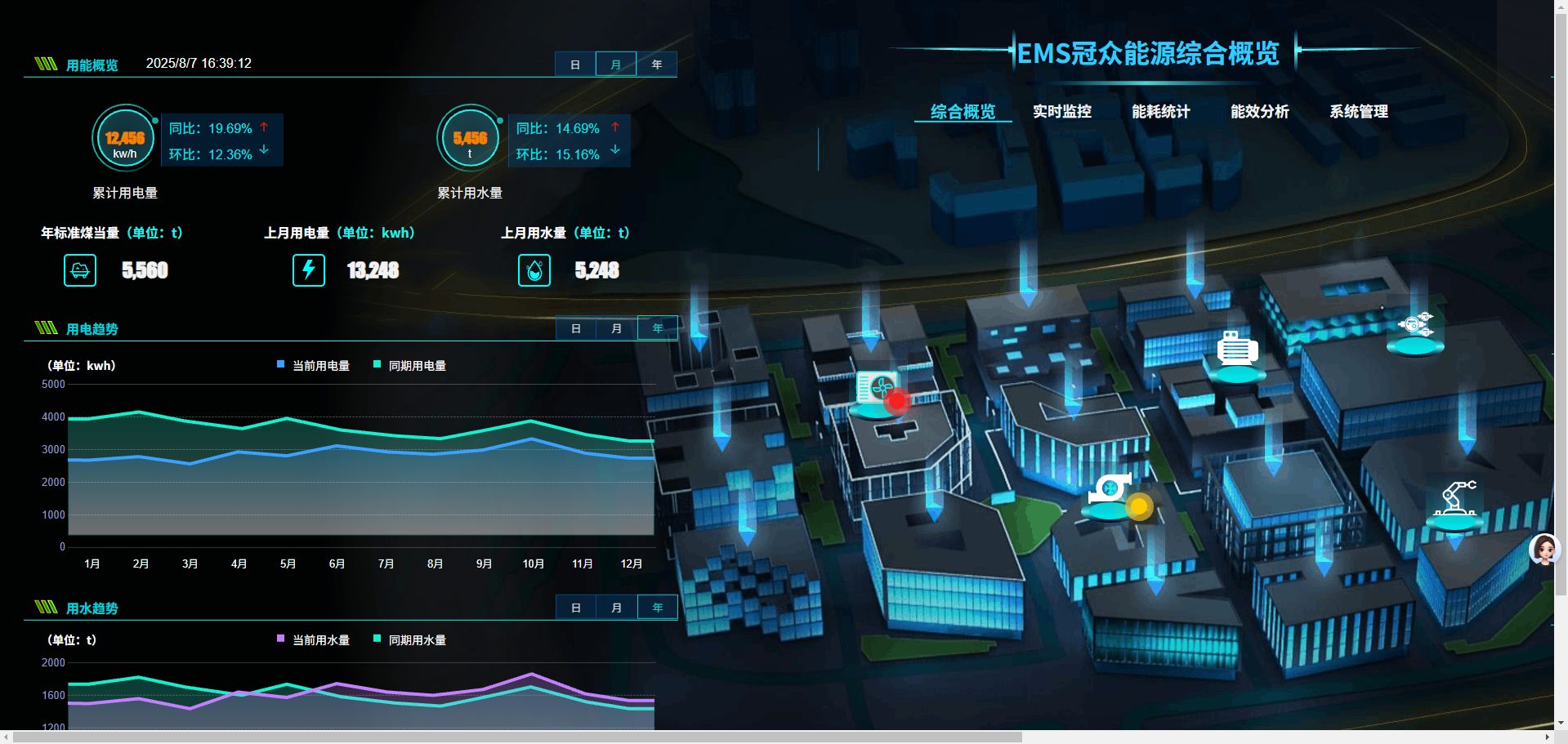Set 用水趋势 chart to 日

(x=576, y=608)
